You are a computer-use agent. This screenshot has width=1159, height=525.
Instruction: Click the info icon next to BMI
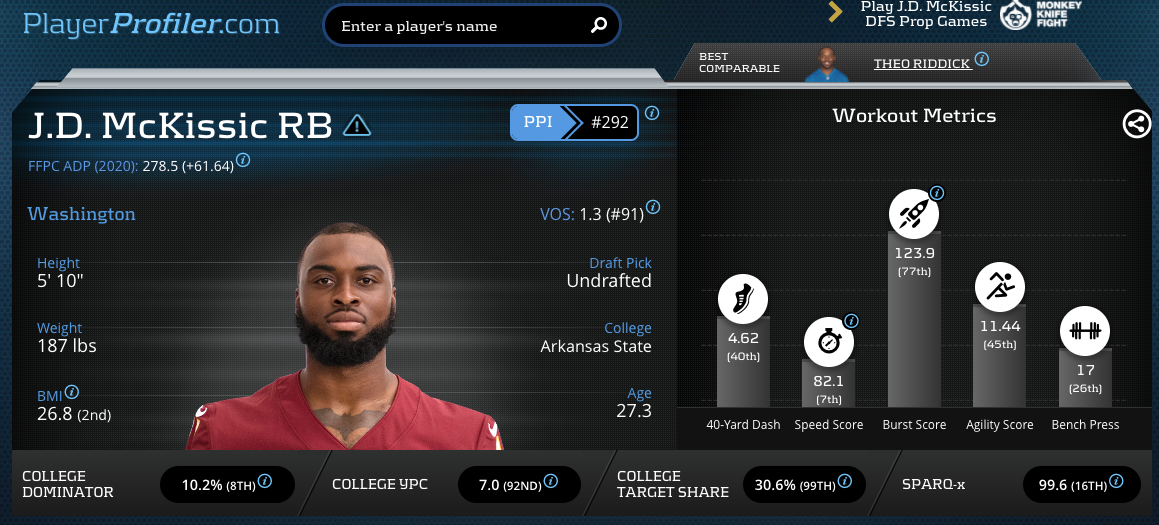pos(72,392)
